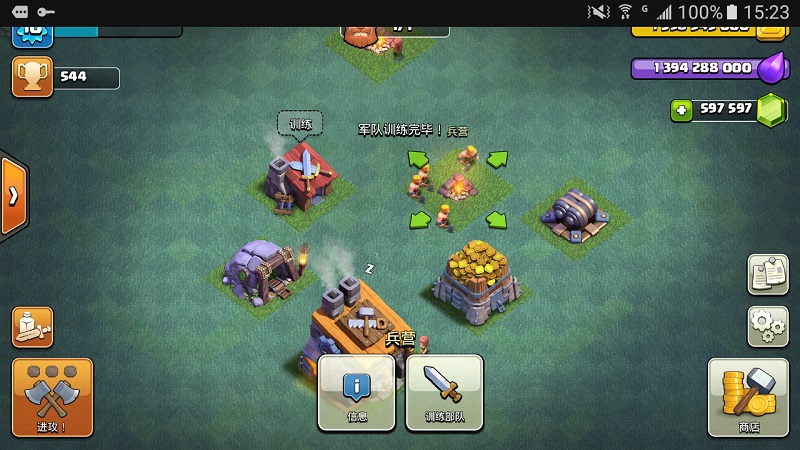
Task: Open the clipboard notes button
Action: pos(767,275)
